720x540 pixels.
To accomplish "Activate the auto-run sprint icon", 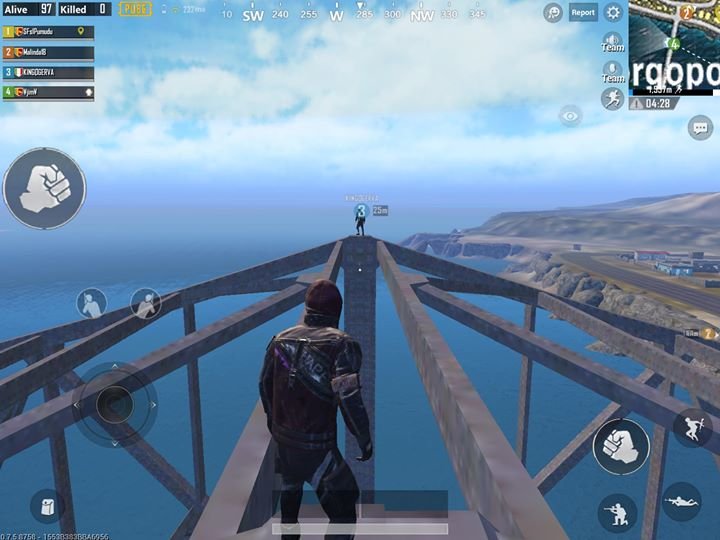I will (x=612, y=98).
